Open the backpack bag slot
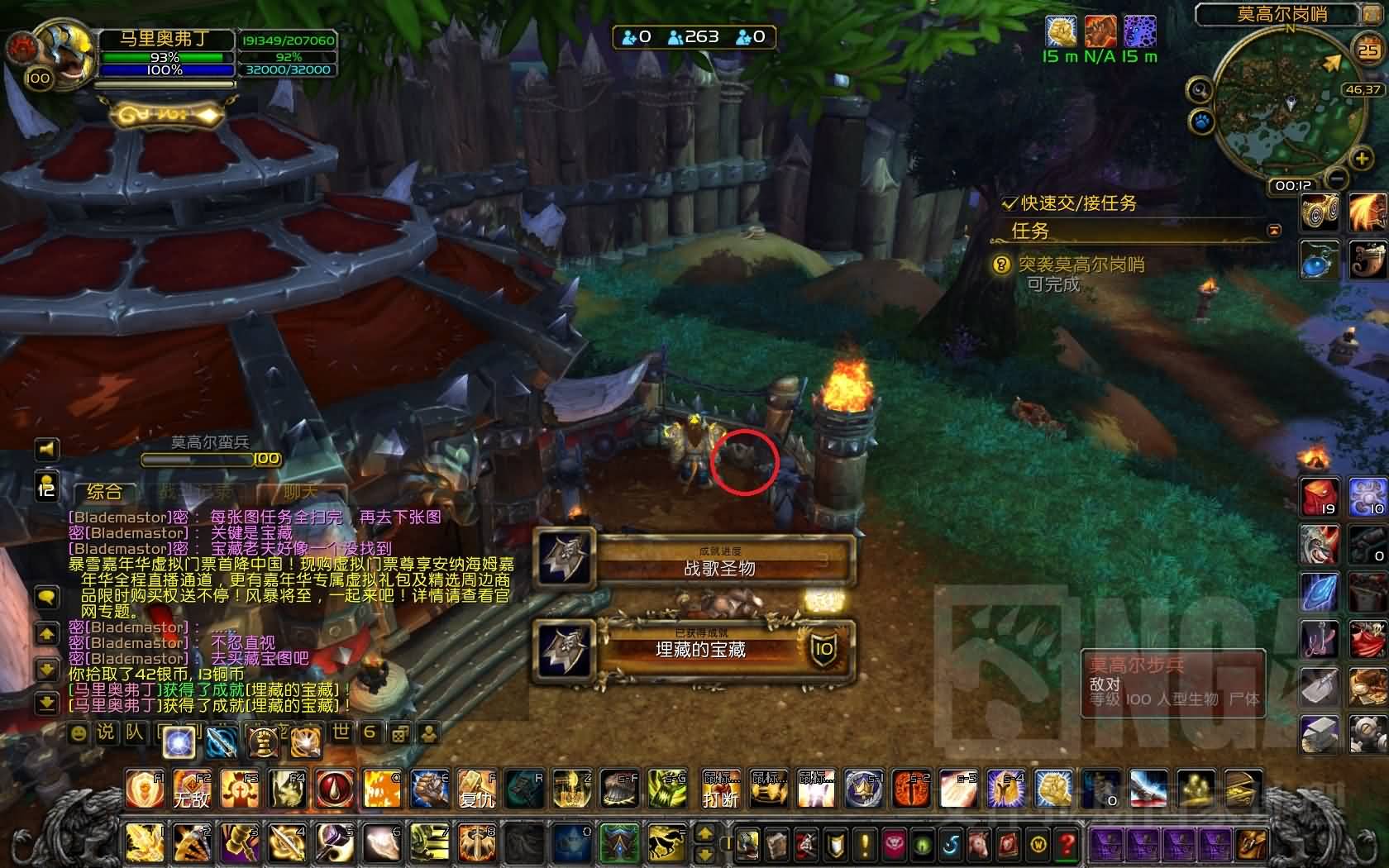This screenshot has height=868, width=1389. click(x=1251, y=844)
